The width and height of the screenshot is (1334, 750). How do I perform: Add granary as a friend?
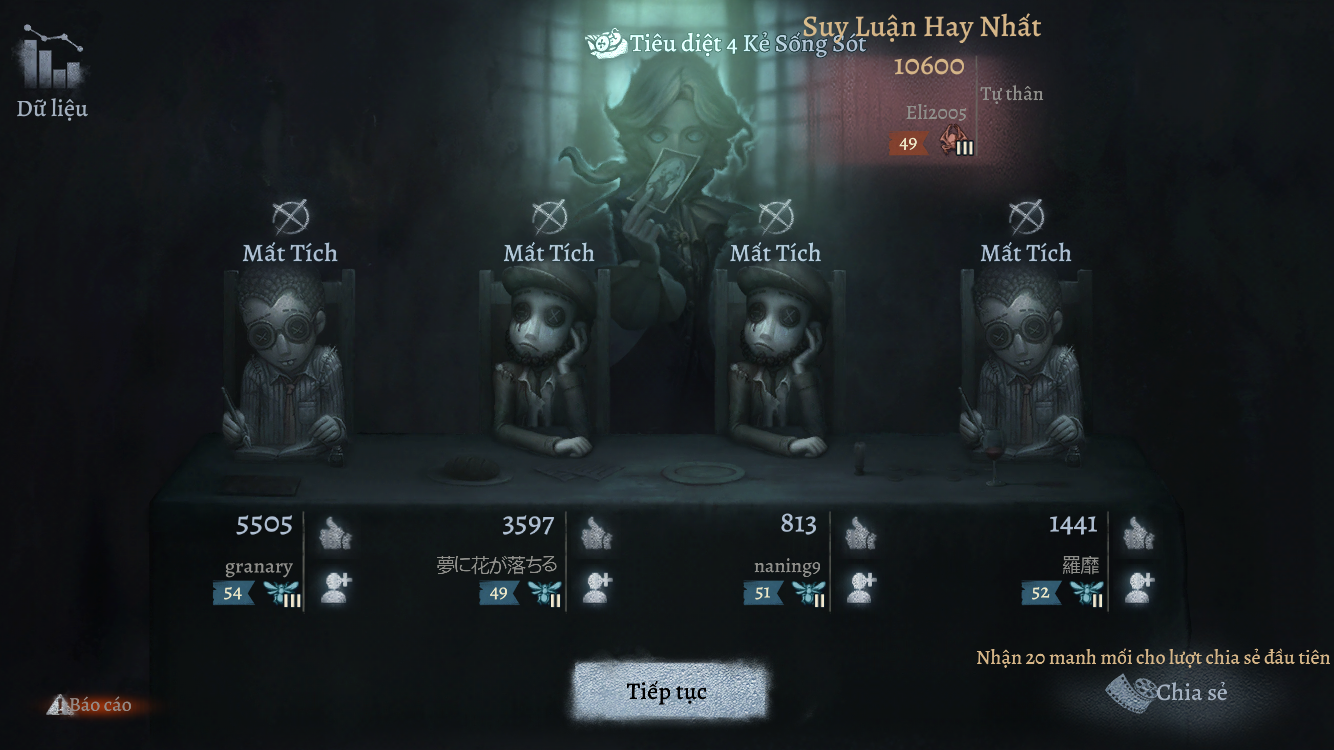[x=336, y=587]
